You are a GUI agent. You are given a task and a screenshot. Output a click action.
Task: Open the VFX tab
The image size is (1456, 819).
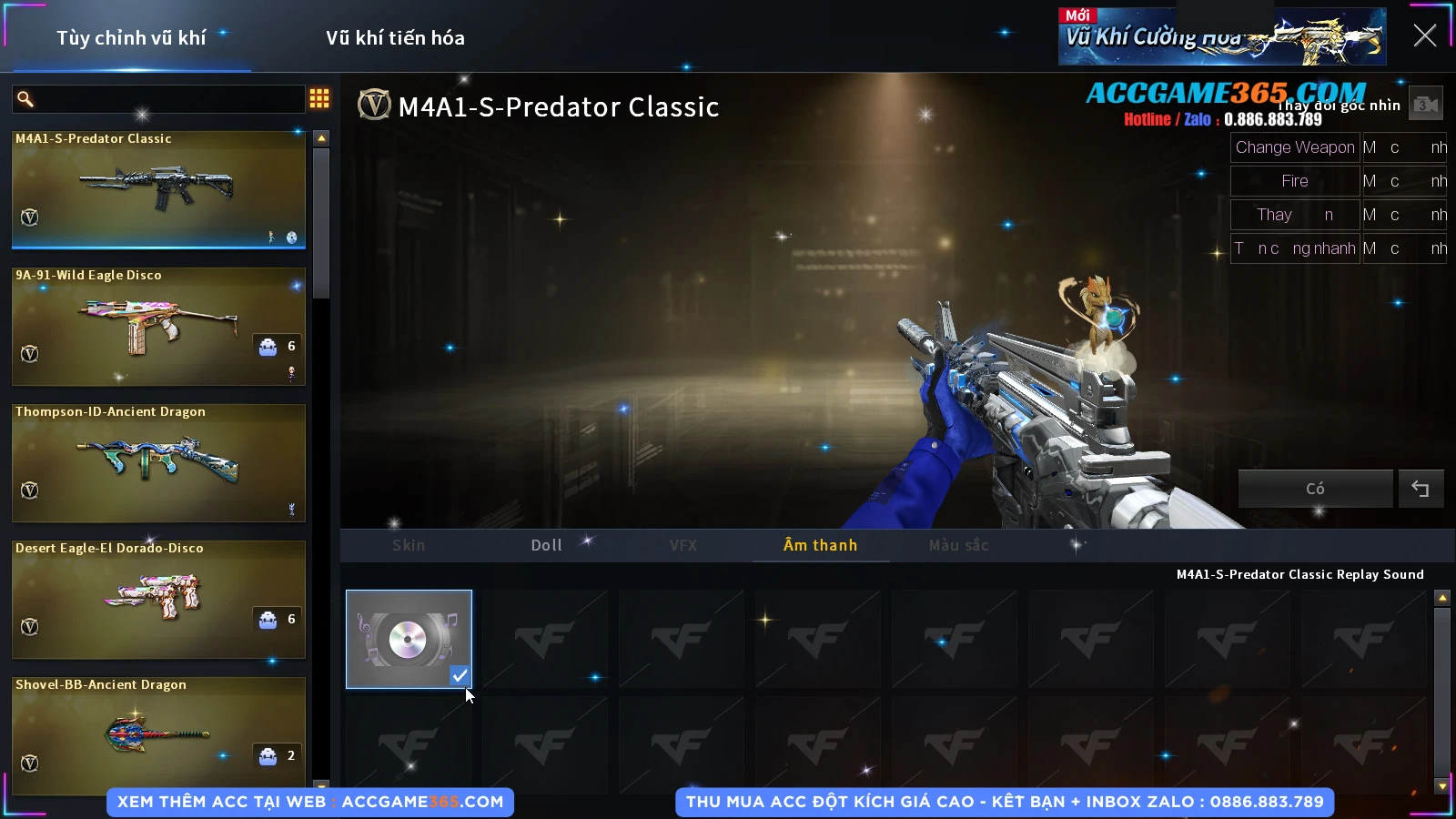[682, 545]
